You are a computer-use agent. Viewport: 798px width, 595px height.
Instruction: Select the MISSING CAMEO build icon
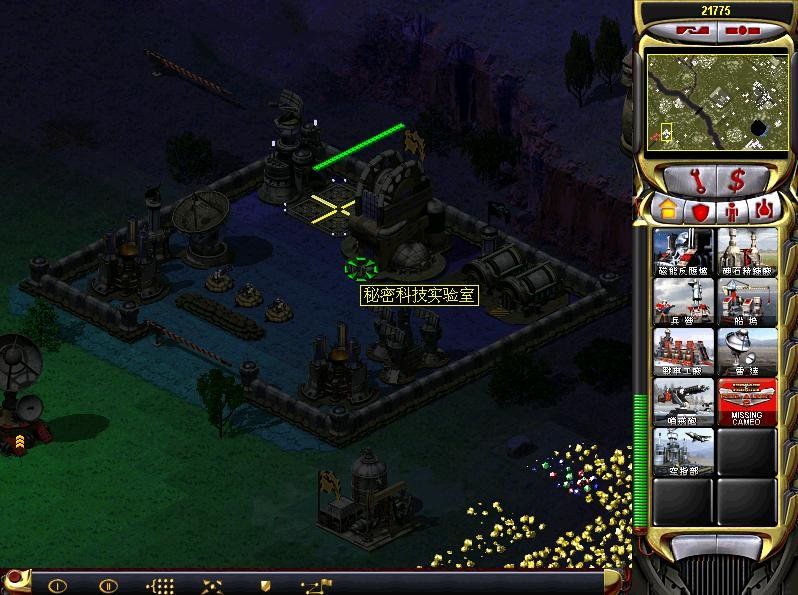click(x=747, y=401)
